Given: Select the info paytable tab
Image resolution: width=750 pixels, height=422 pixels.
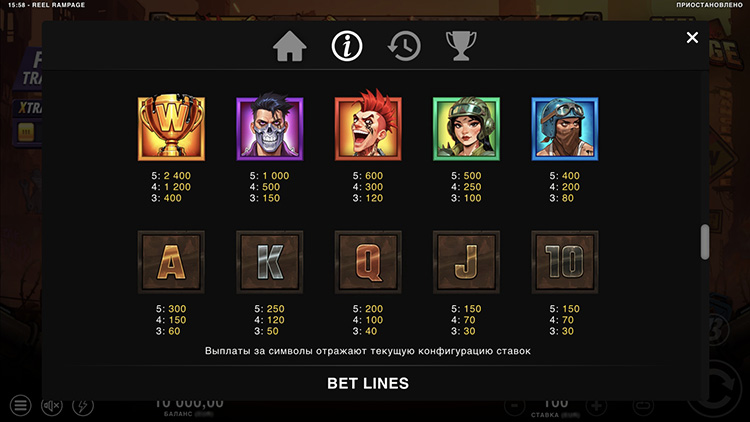Looking at the screenshot, I should [347, 46].
